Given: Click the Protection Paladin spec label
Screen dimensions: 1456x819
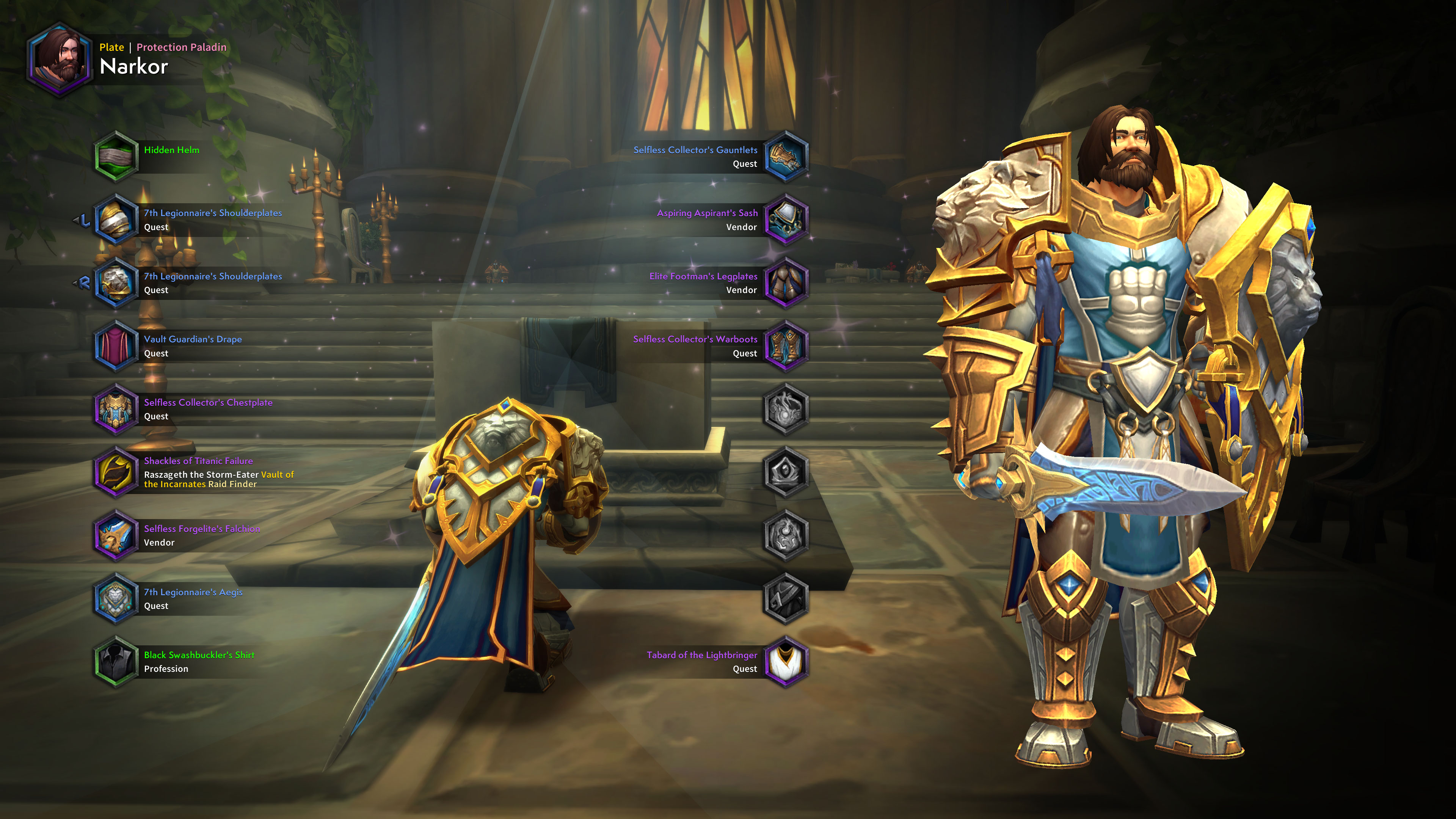Looking at the screenshot, I should click(181, 47).
